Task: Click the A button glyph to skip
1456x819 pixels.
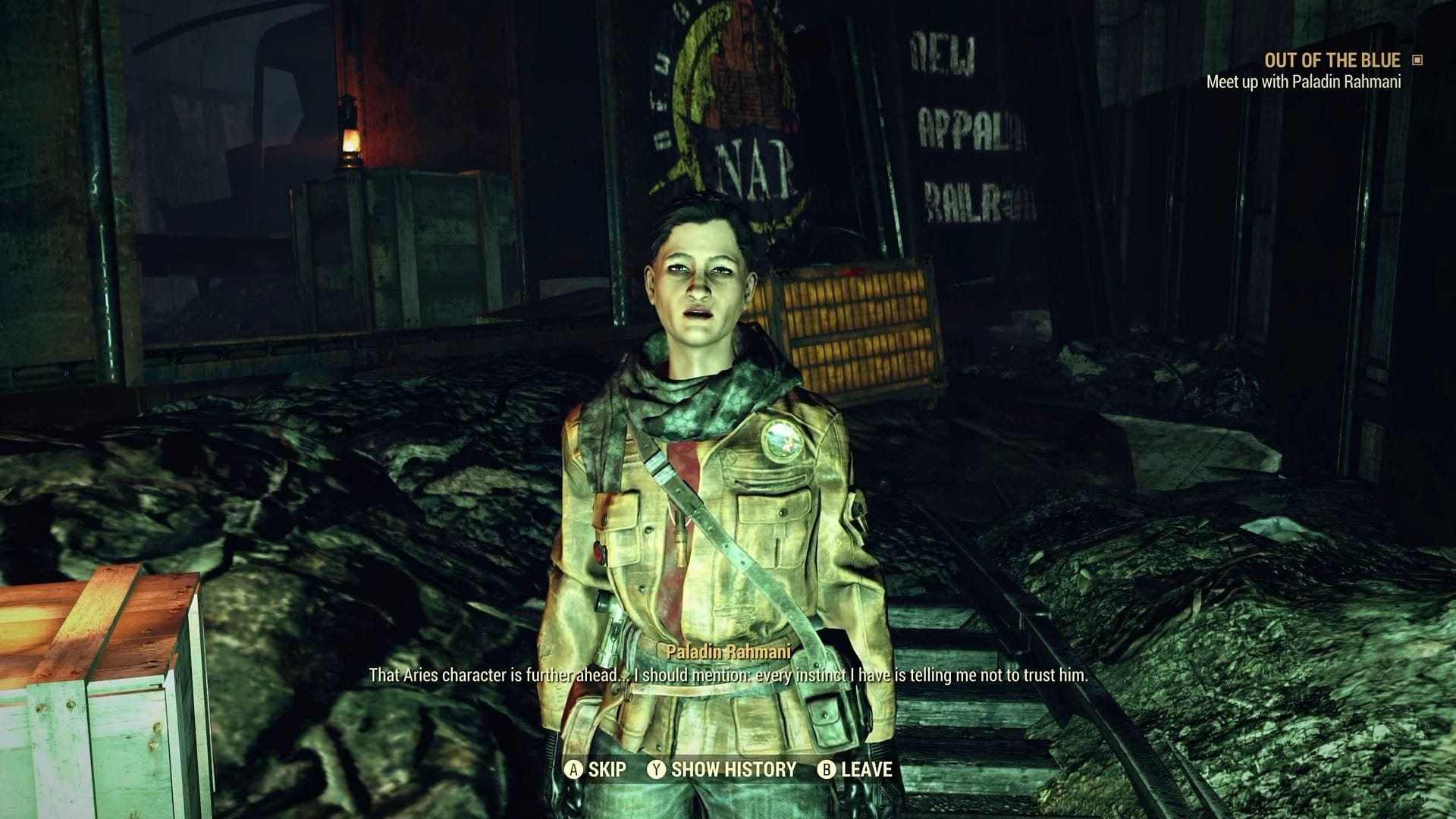Action: [574, 770]
